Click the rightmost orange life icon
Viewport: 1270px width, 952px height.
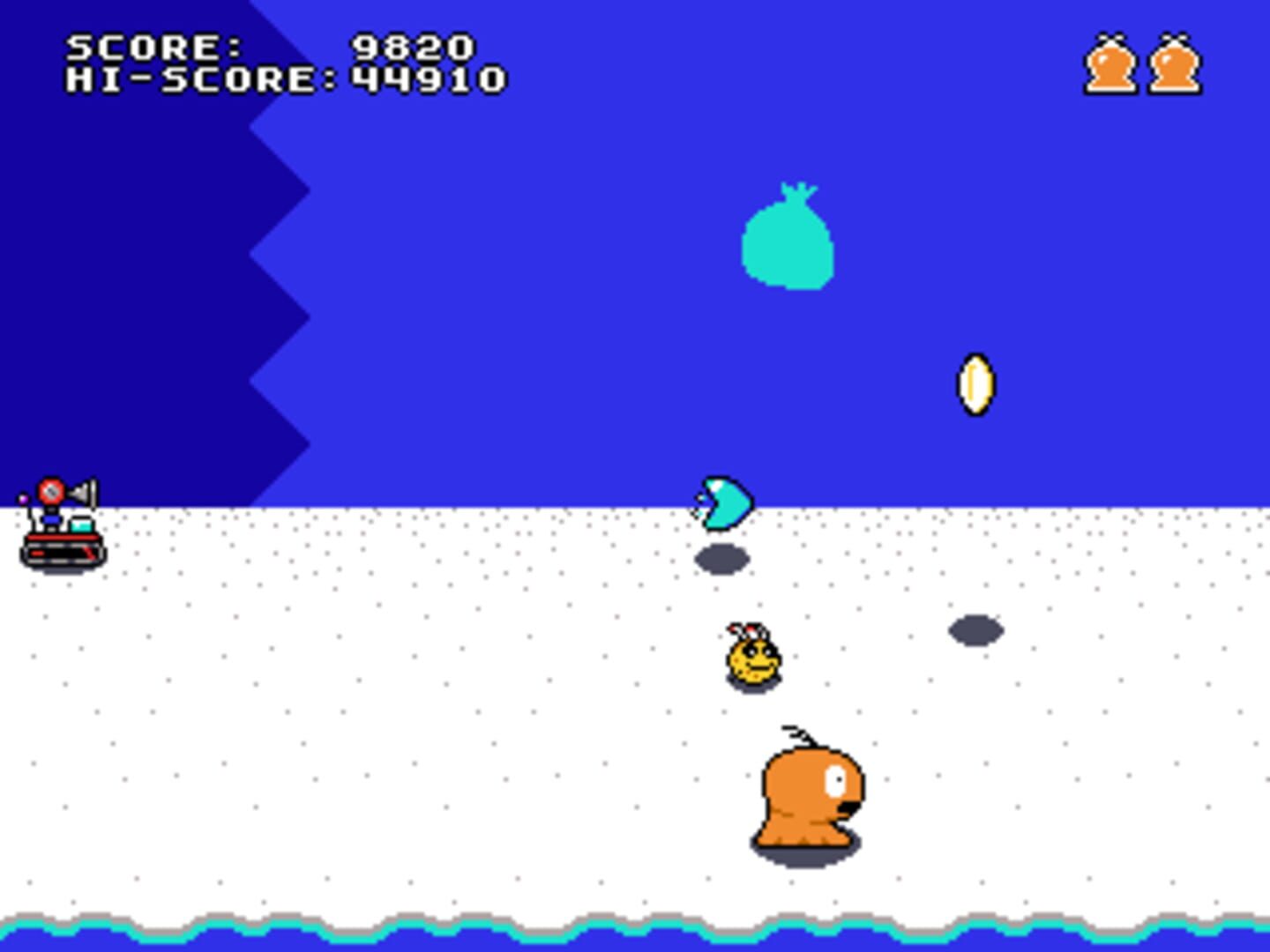[x=1173, y=62]
